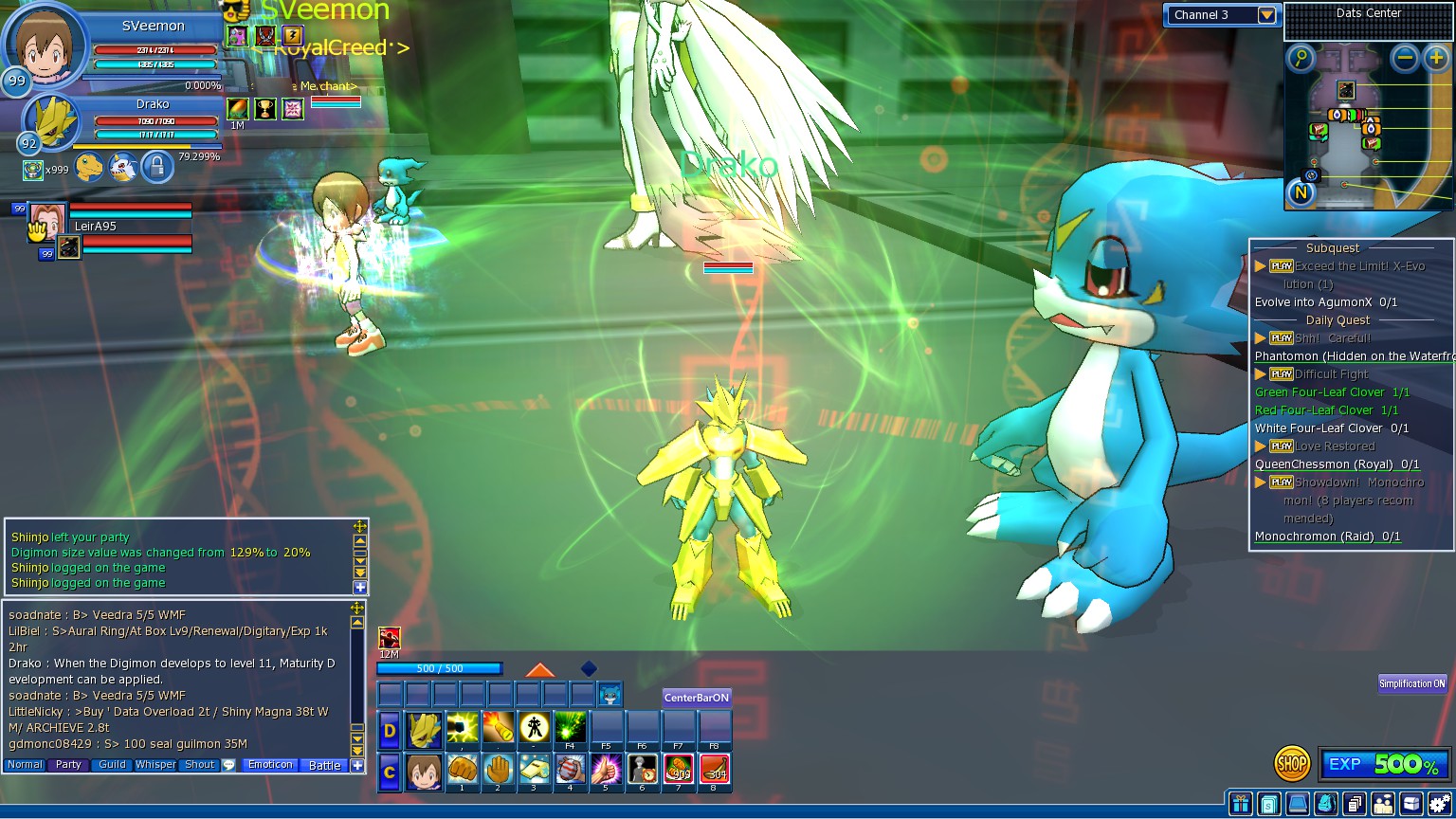Expand the Monochromon Showdown quest arrow
1456x819 pixels.
pyautogui.click(x=1262, y=482)
